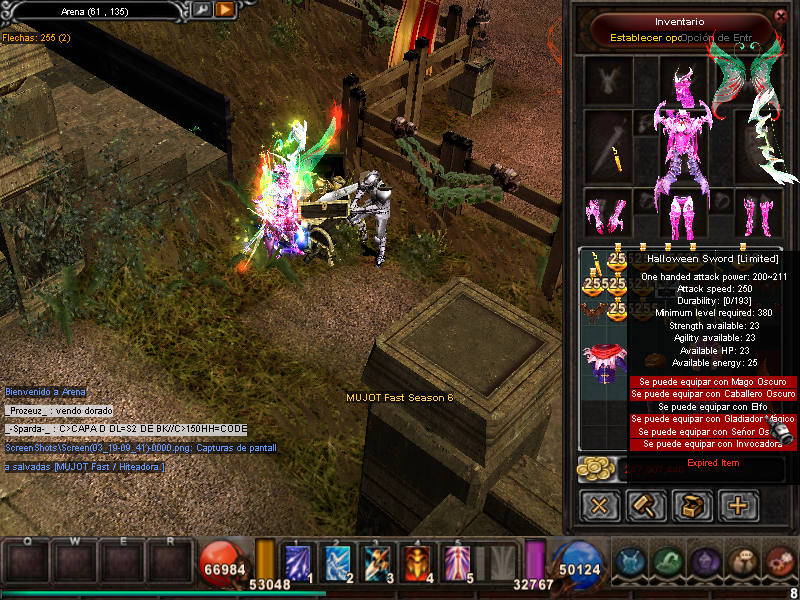Activate skill number 4 on the hotbar
800x600 pixels.
click(x=418, y=562)
